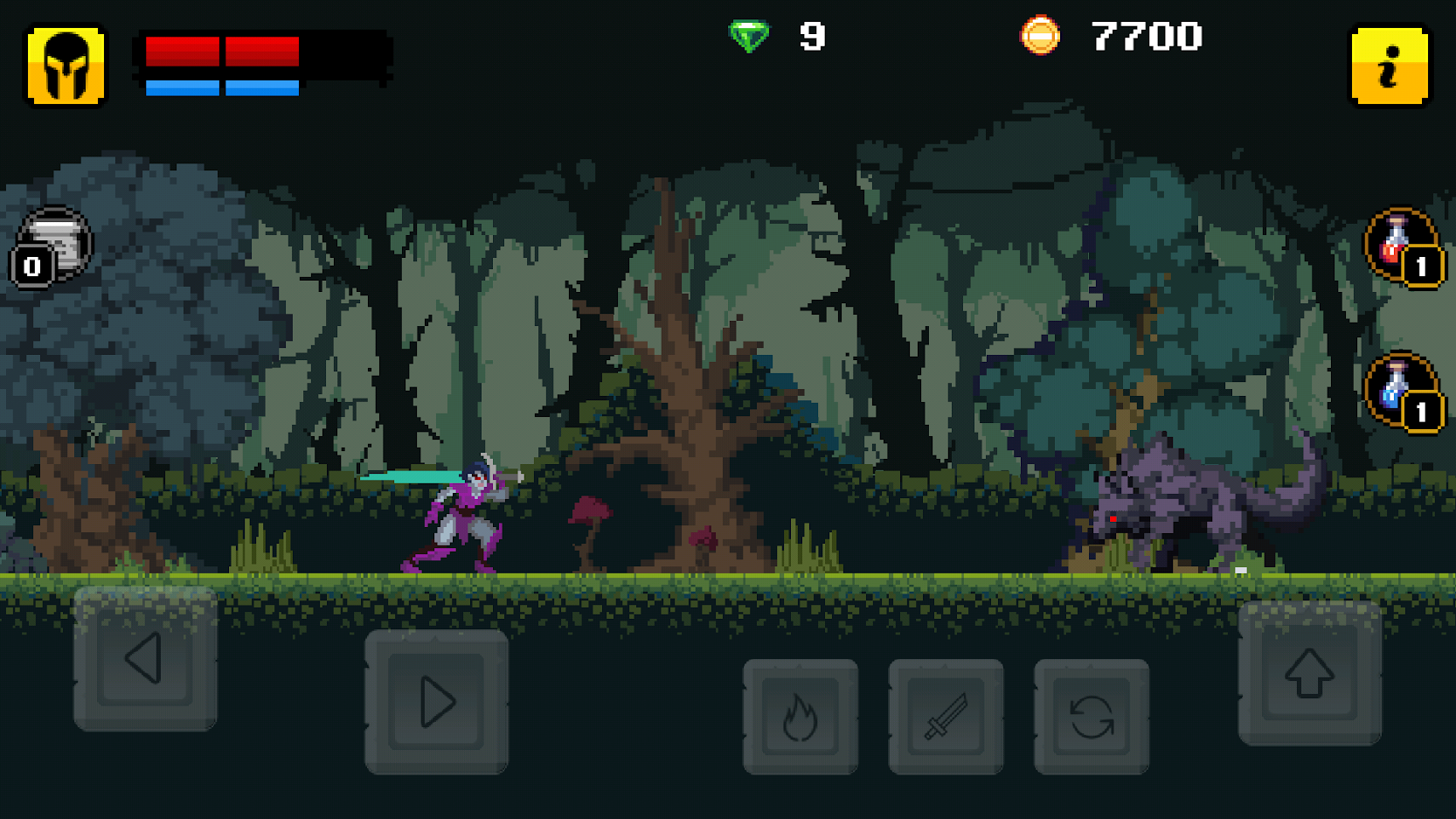The width and height of the screenshot is (1456, 819).
Task: Tap the red health bar
Action: pyautogui.click(x=223, y=52)
